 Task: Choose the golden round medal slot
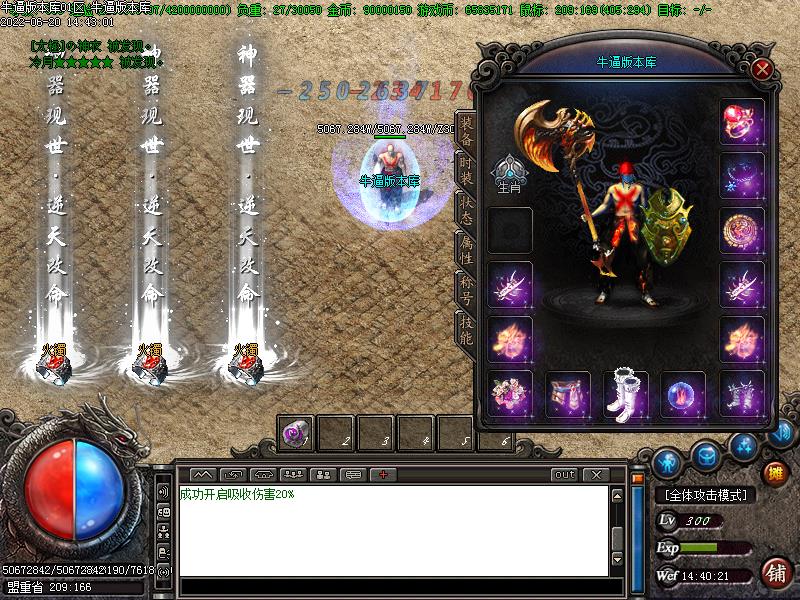tap(741, 231)
